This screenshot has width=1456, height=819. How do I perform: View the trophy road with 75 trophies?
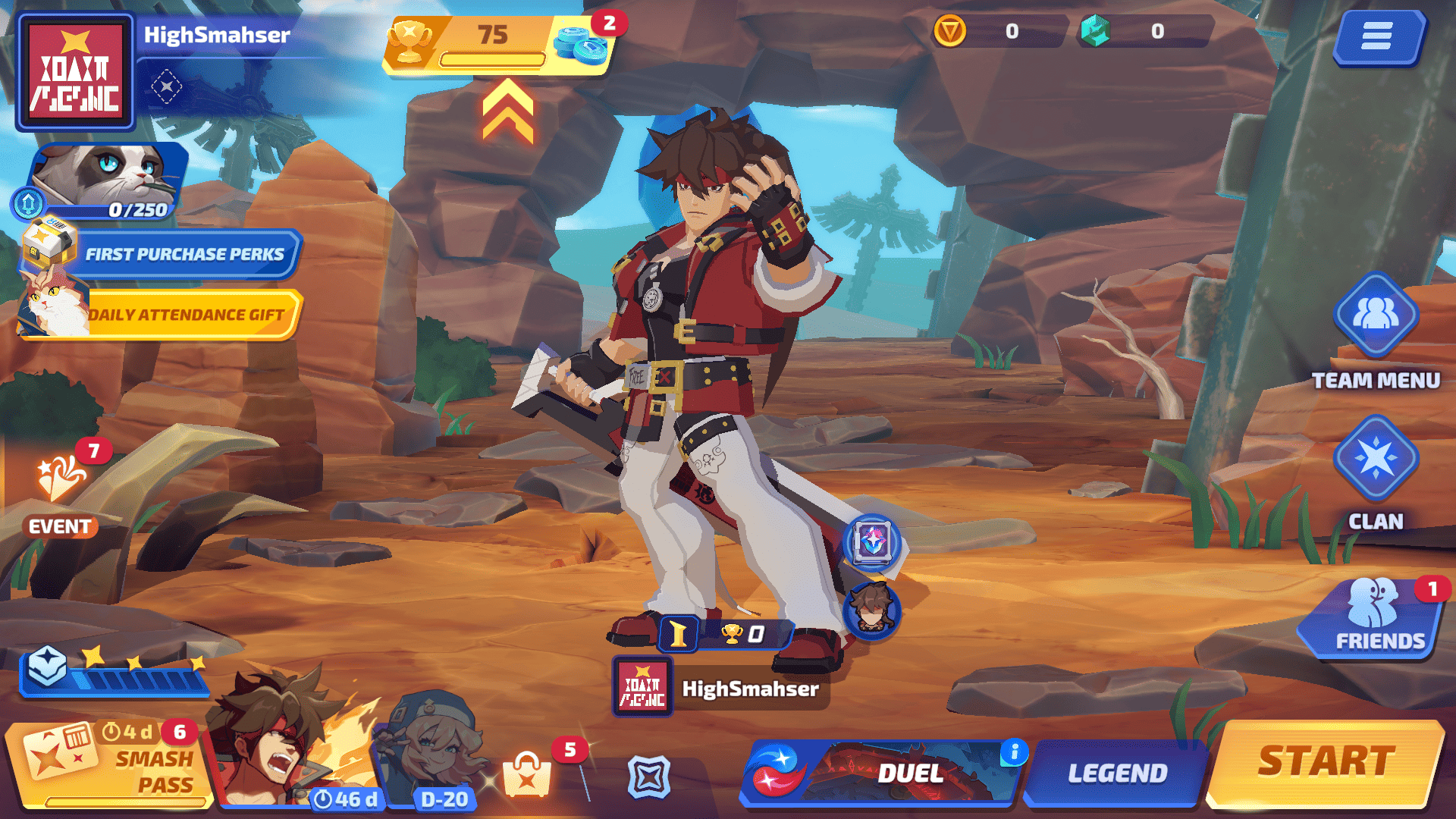click(x=493, y=44)
